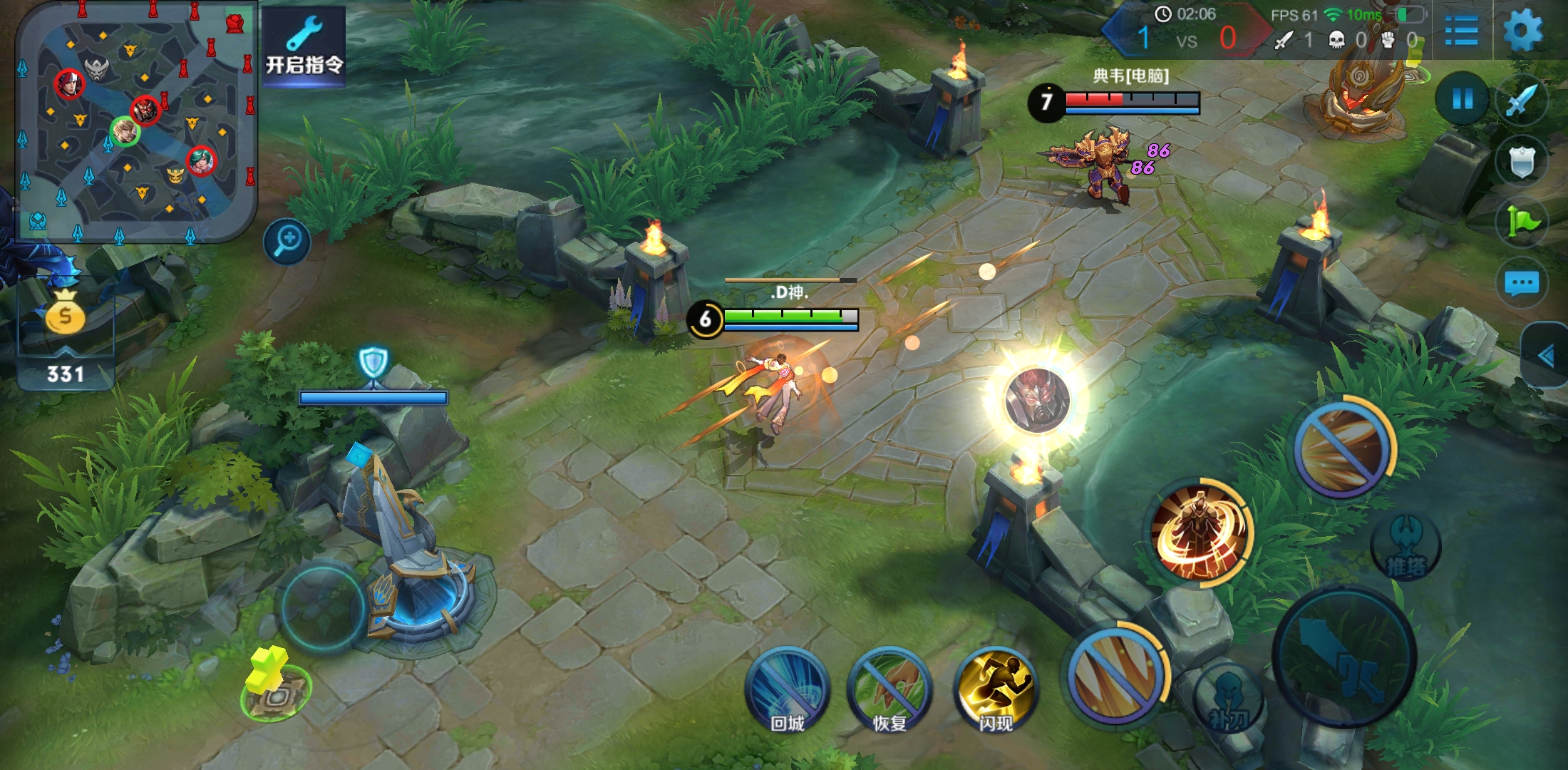Expand the side panel arrow on right edge
Image resolution: width=1568 pixels, height=770 pixels.
click(x=1545, y=355)
